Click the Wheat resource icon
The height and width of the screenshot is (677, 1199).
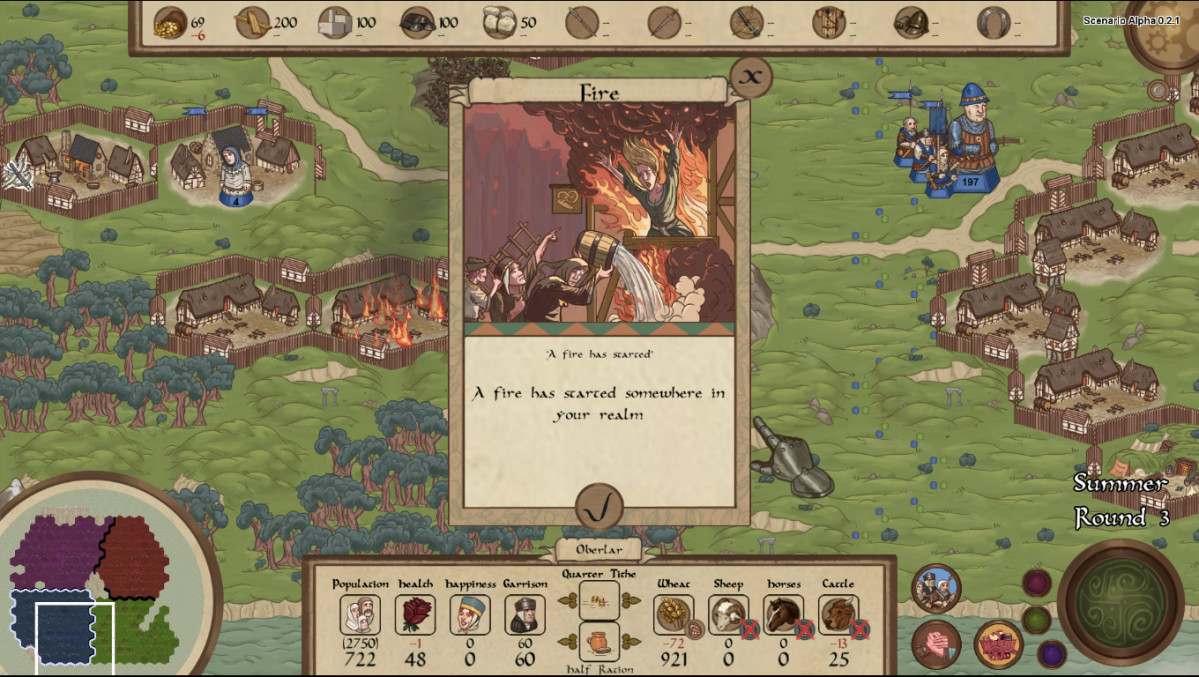673,614
